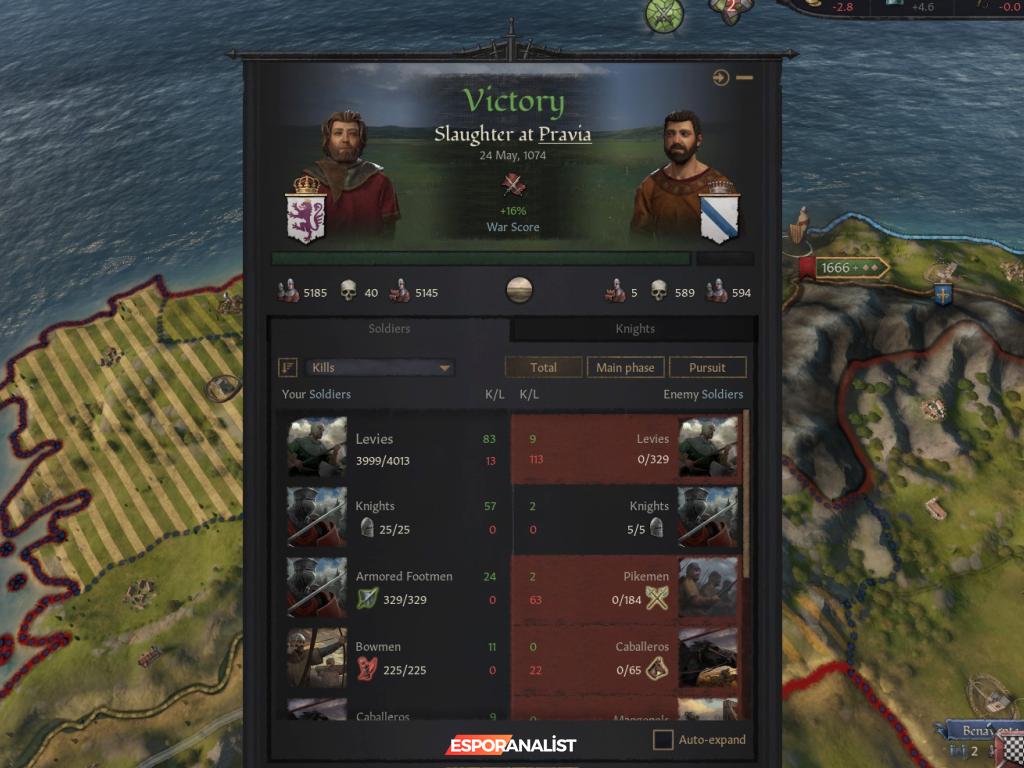Switch to the Knights tab
The image size is (1024, 768).
click(634, 329)
